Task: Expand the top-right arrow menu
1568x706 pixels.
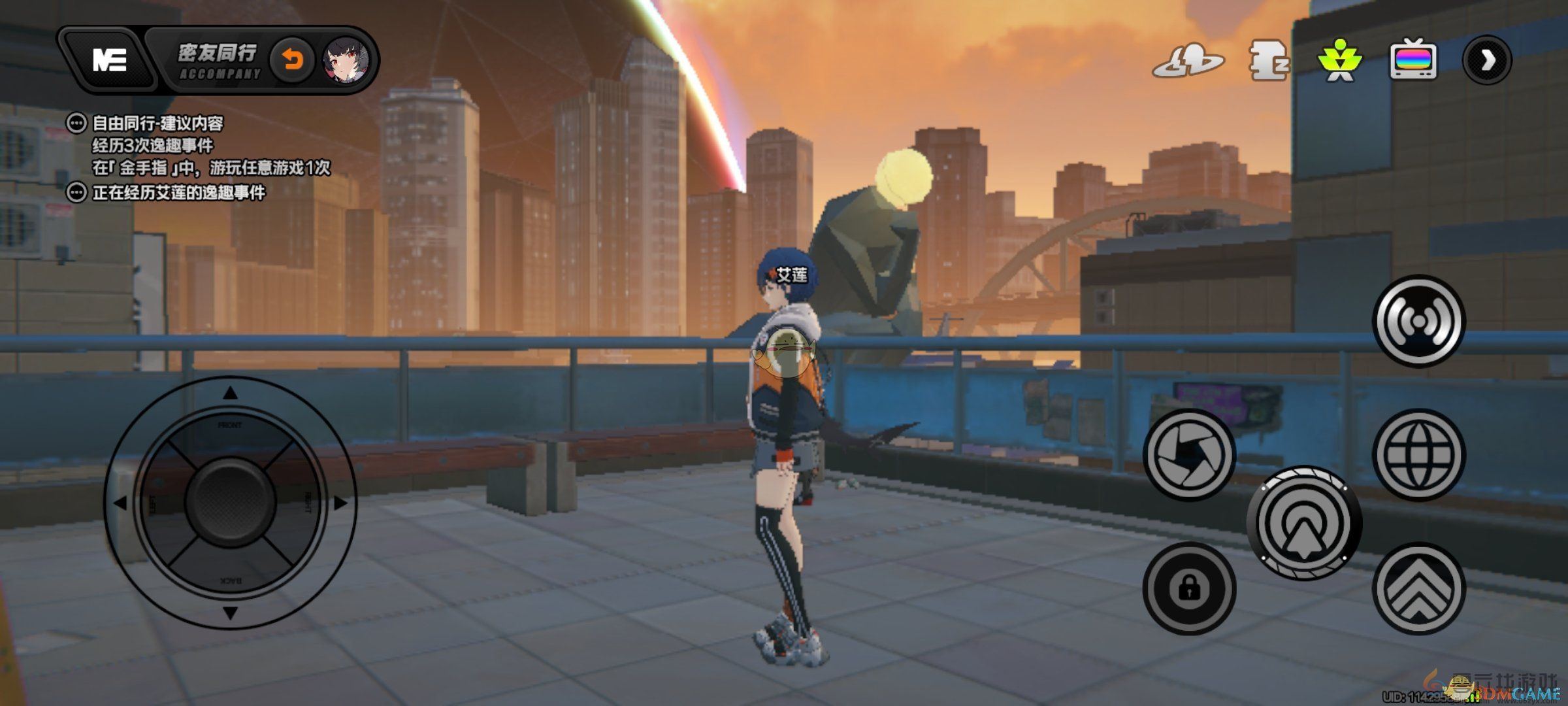Action: [x=1486, y=61]
